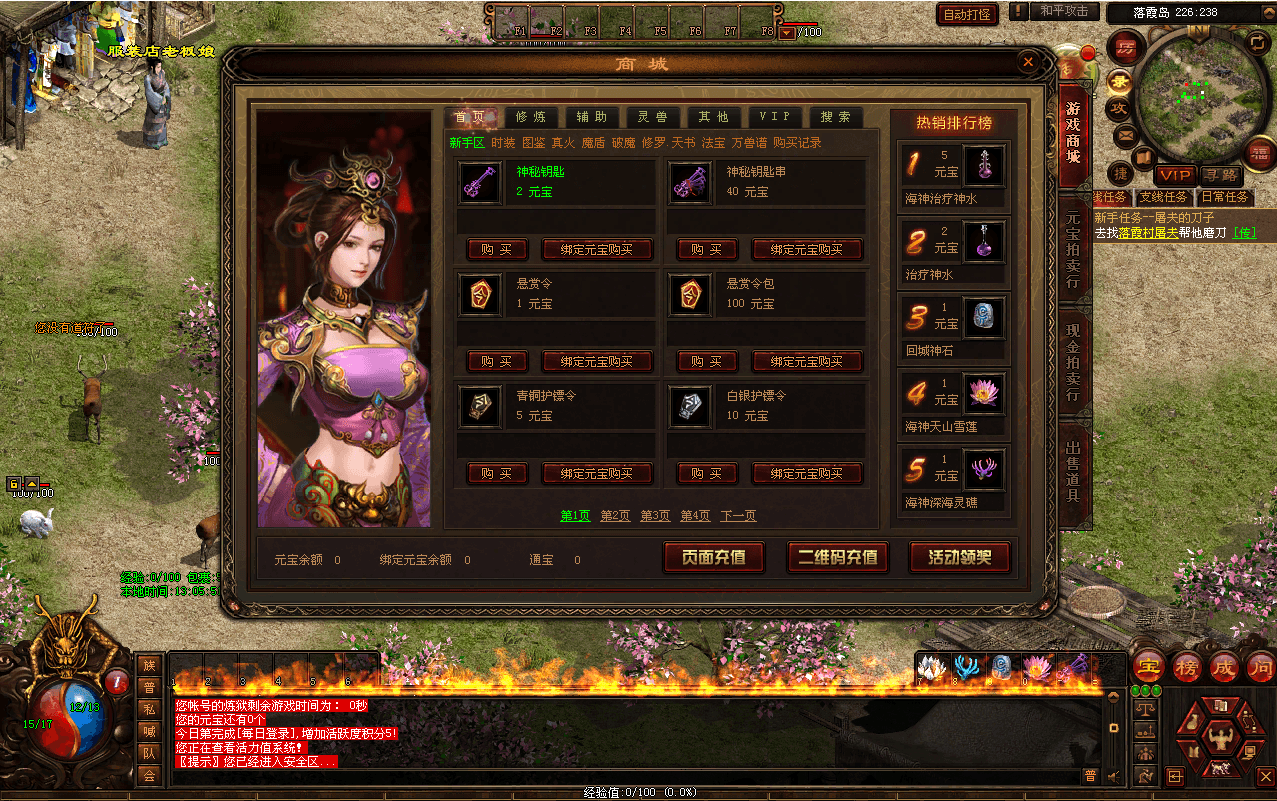Screen dimensions: 1277x801
Task: Select the VIP shop tab
Action: 774,117
